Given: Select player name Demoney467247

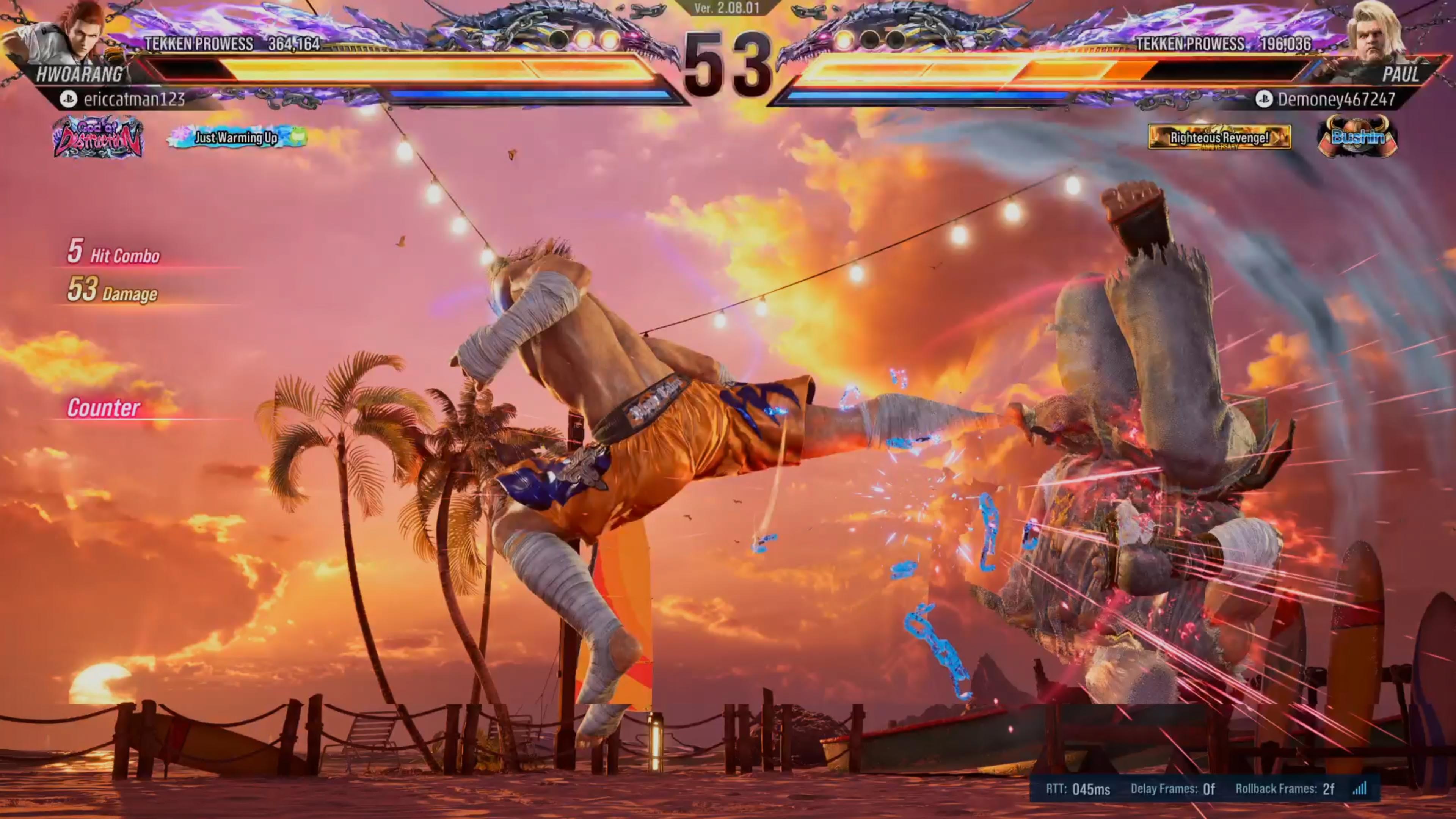Looking at the screenshot, I should (1336, 99).
